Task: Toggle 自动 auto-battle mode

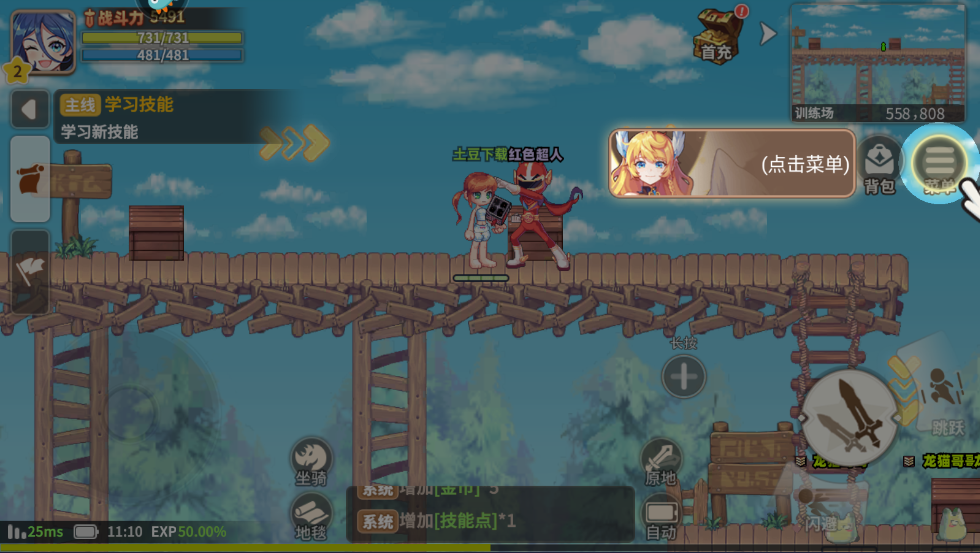Action: pos(661,516)
